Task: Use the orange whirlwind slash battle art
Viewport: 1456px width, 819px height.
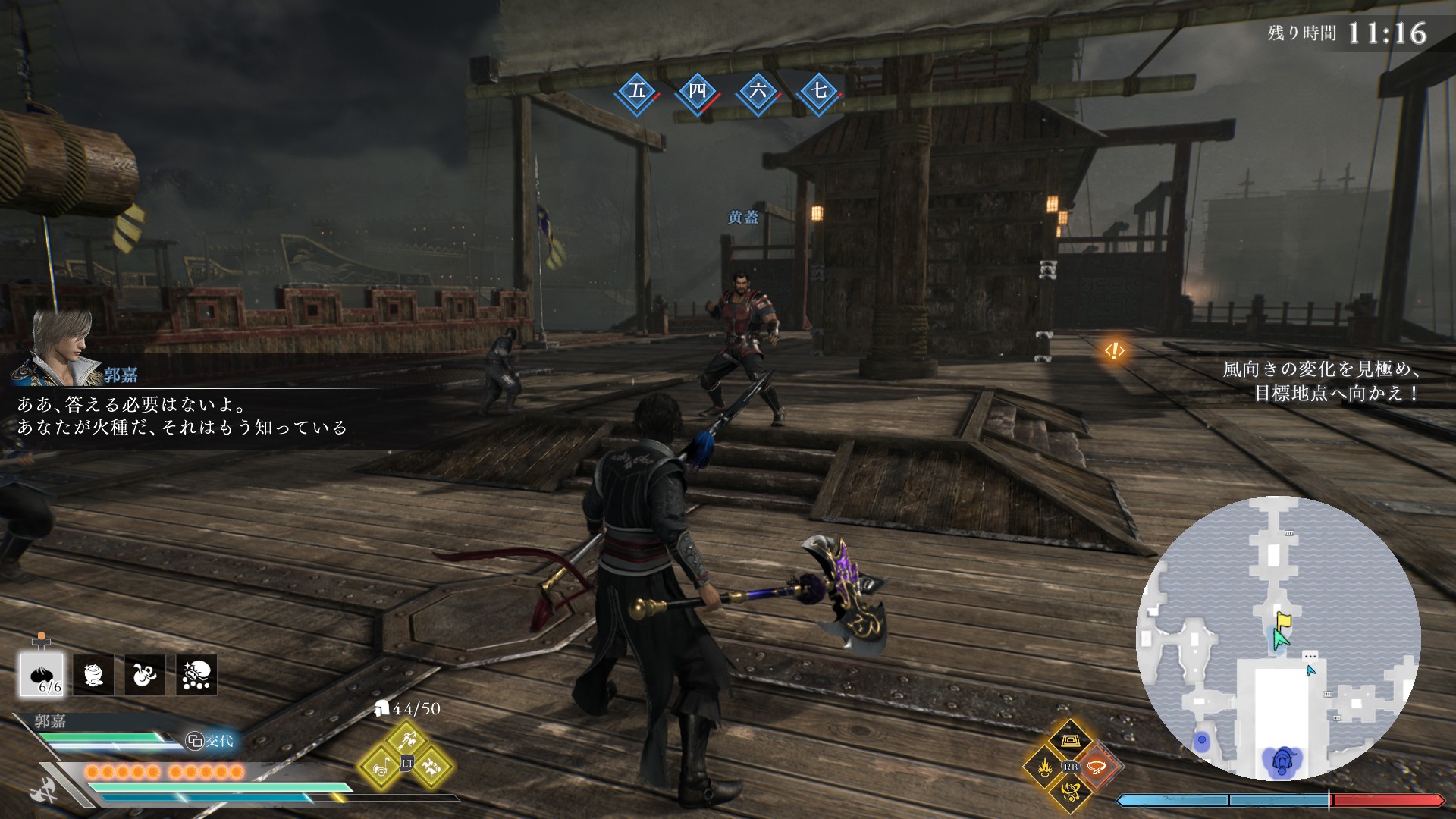Action: click(x=1096, y=767)
